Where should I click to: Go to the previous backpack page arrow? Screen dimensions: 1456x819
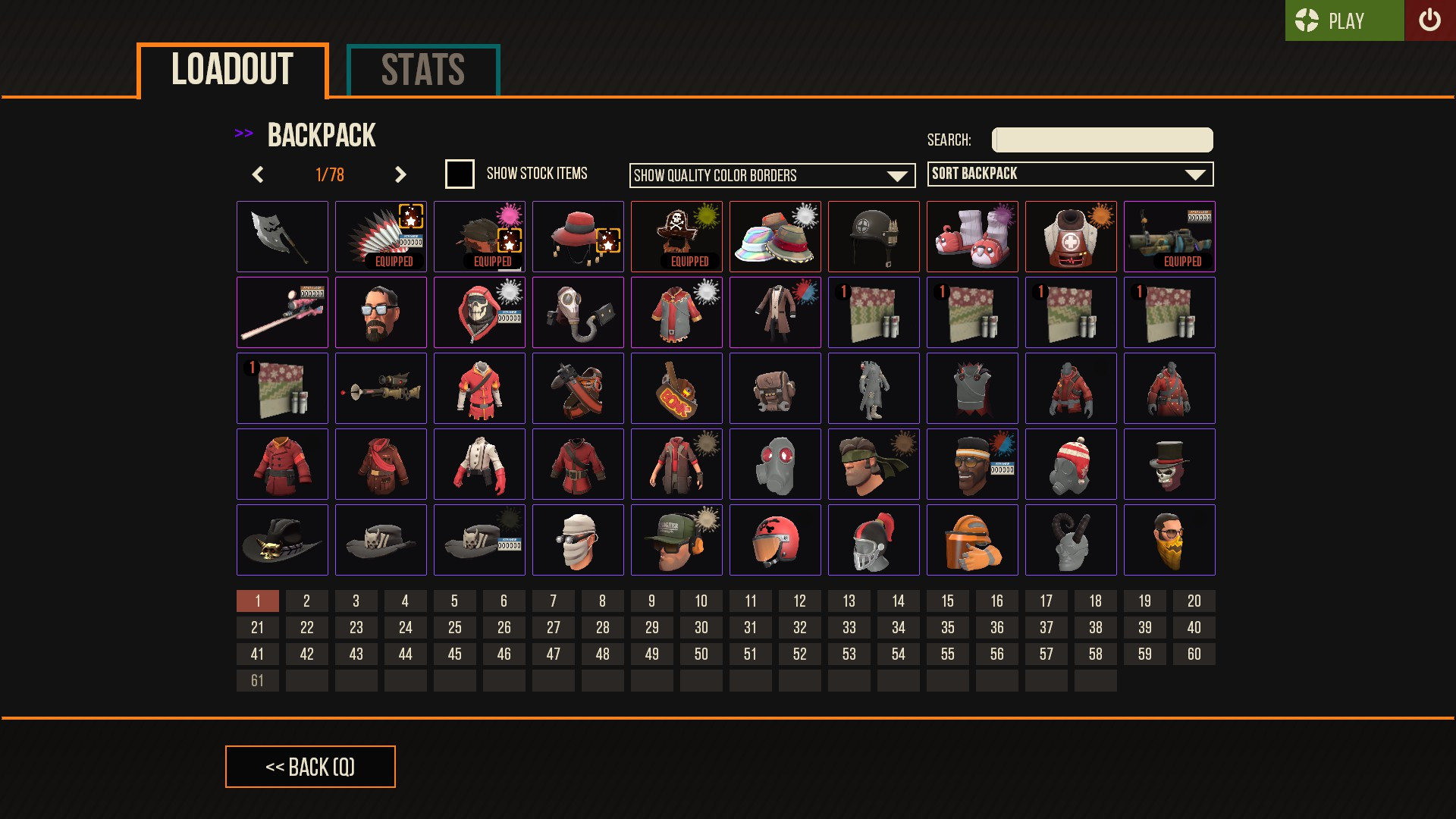coord(257,174)
